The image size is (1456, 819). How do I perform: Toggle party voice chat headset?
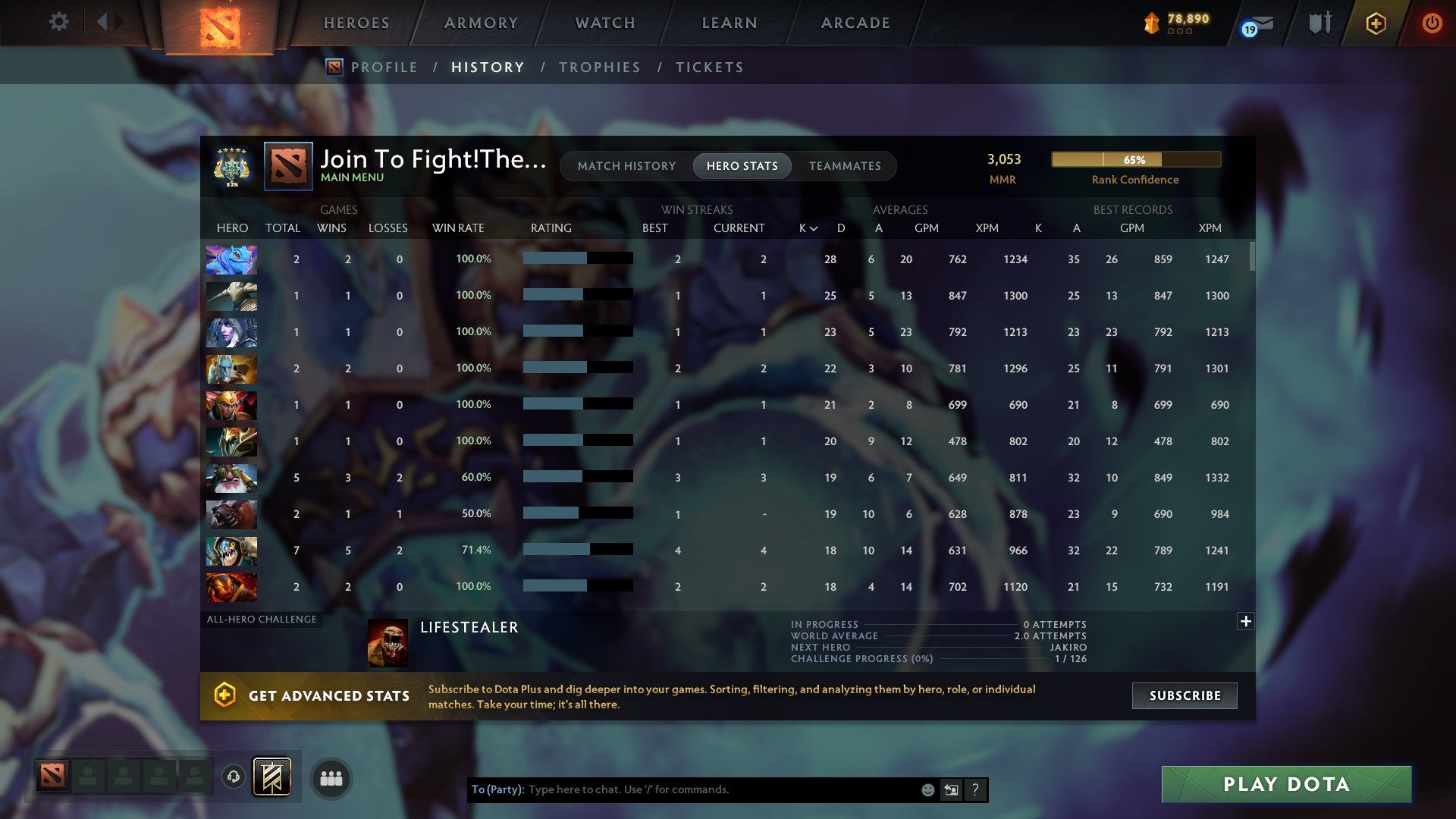tap(232, 777)
